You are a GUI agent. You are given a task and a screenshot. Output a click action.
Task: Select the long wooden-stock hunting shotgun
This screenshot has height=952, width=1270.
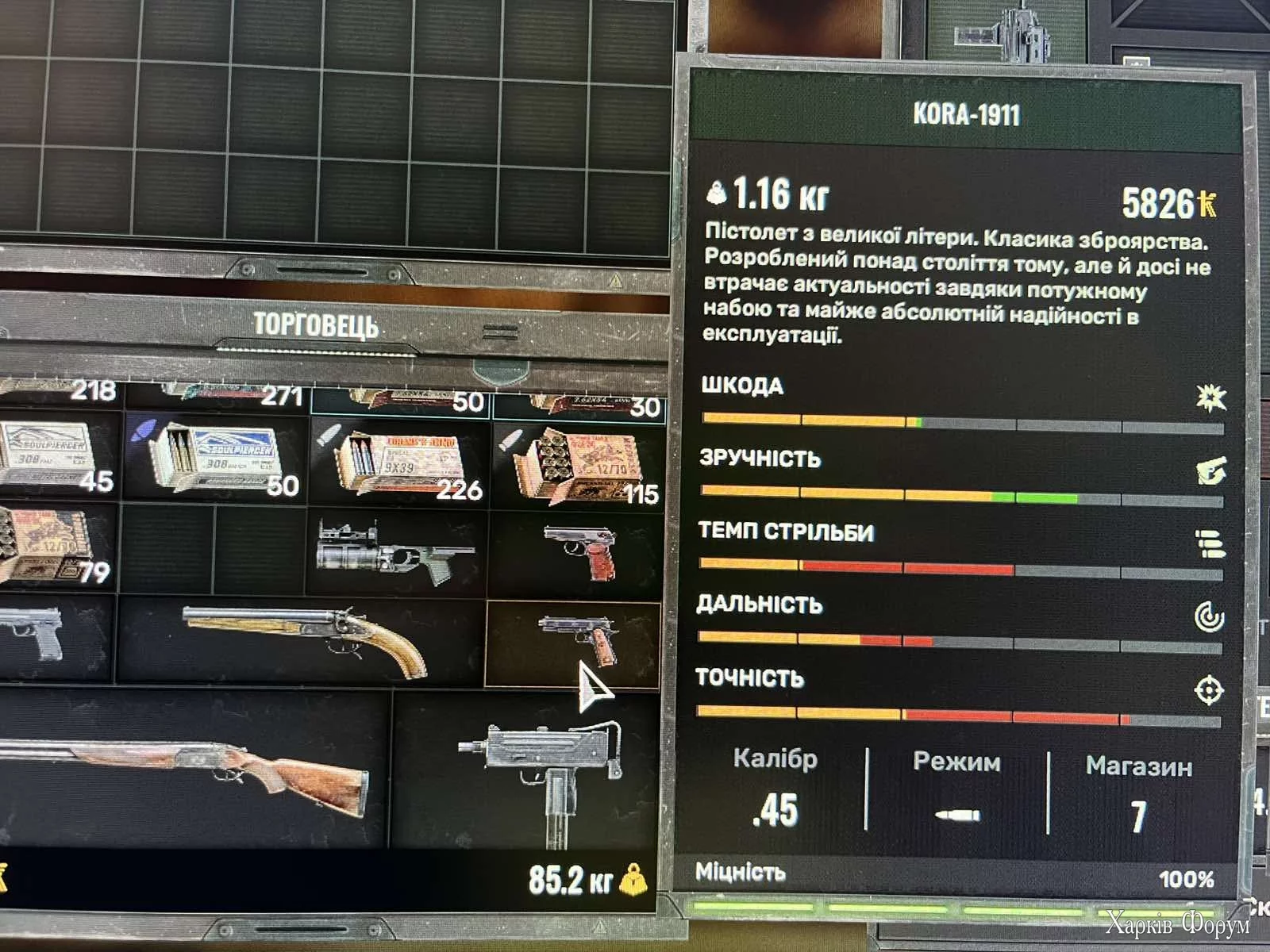190,770
